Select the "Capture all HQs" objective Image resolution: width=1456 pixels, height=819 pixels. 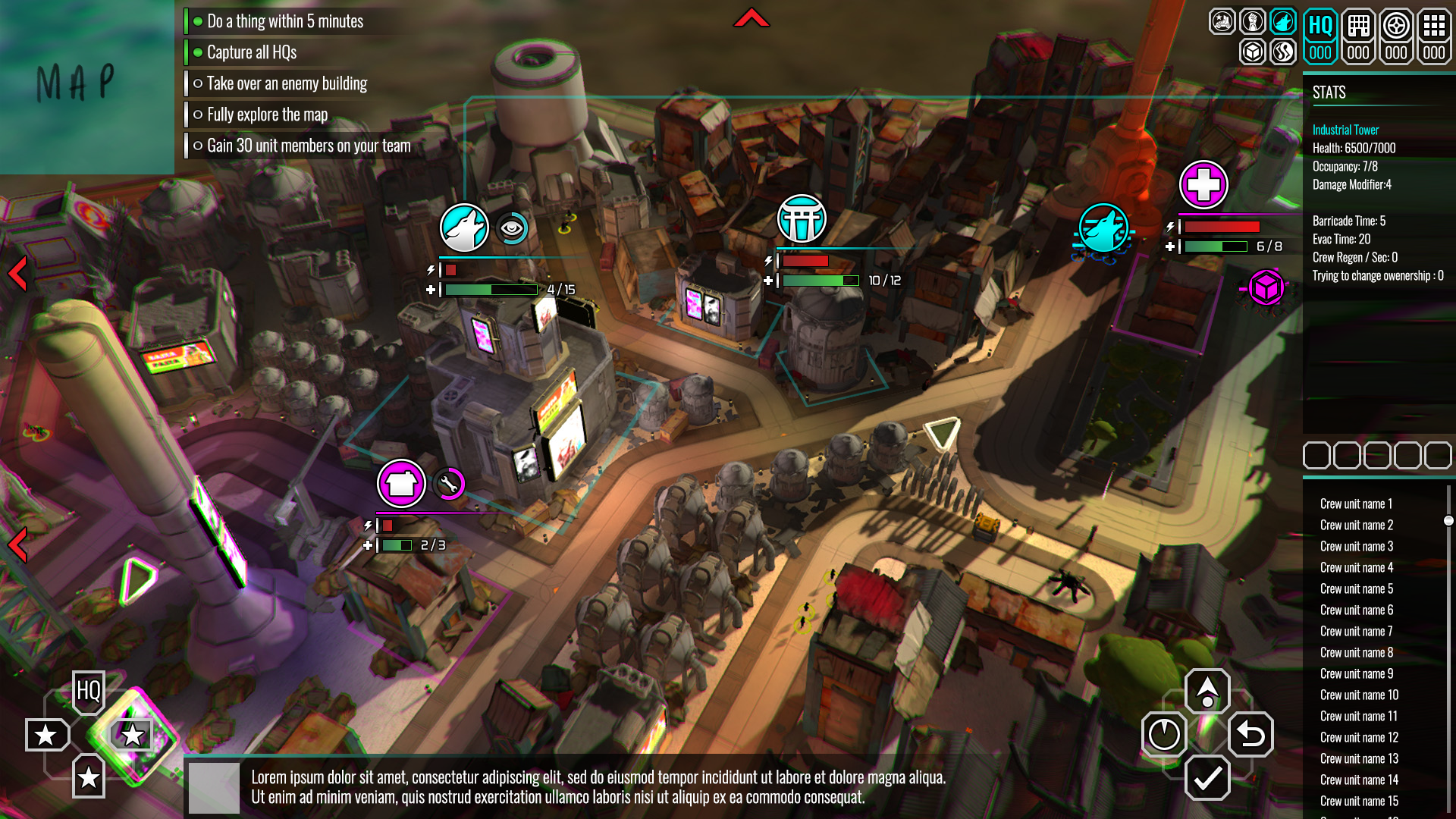click(x=251, y=52)
